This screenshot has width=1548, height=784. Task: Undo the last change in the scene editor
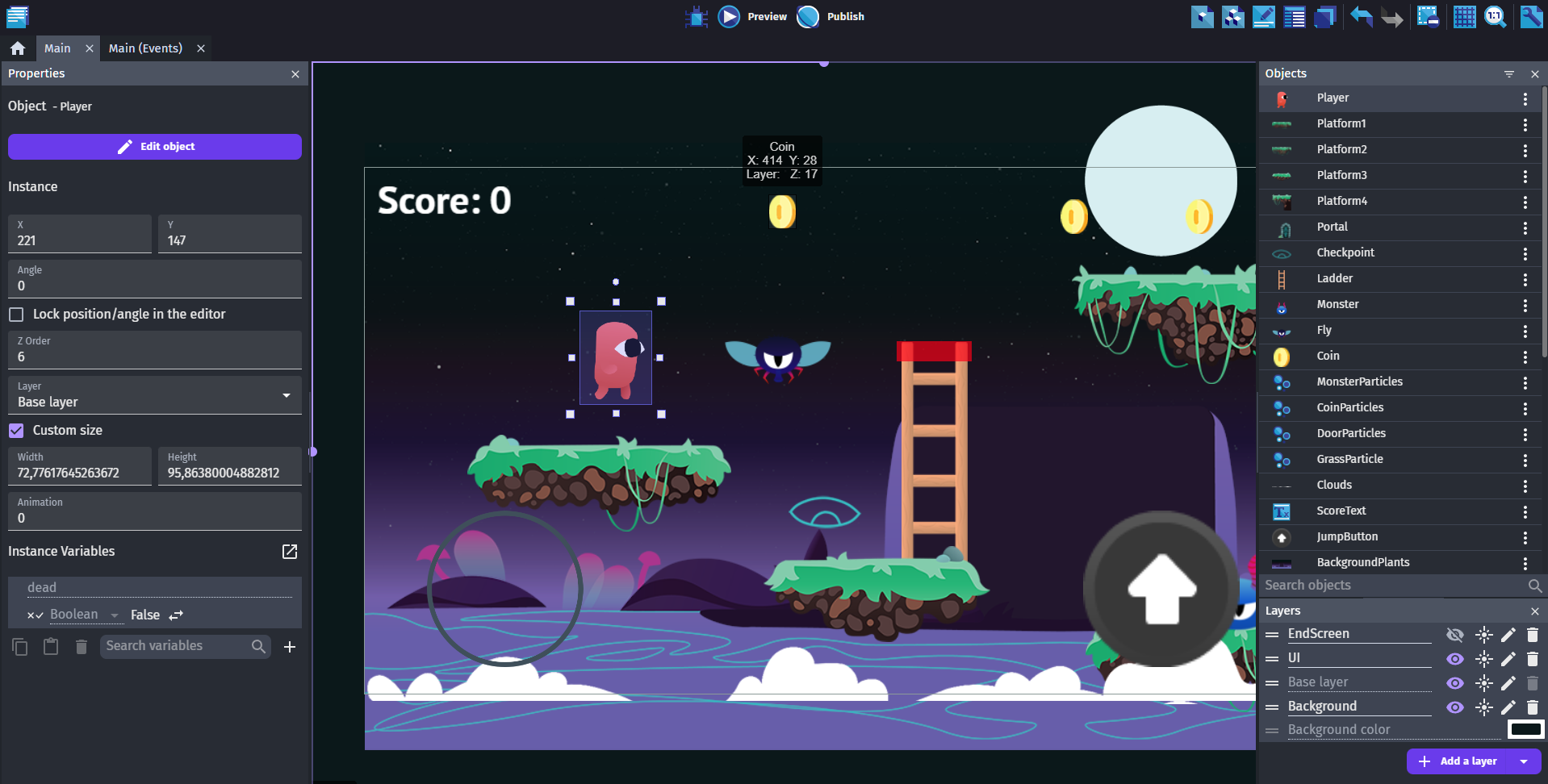[x=1362, y=16]
